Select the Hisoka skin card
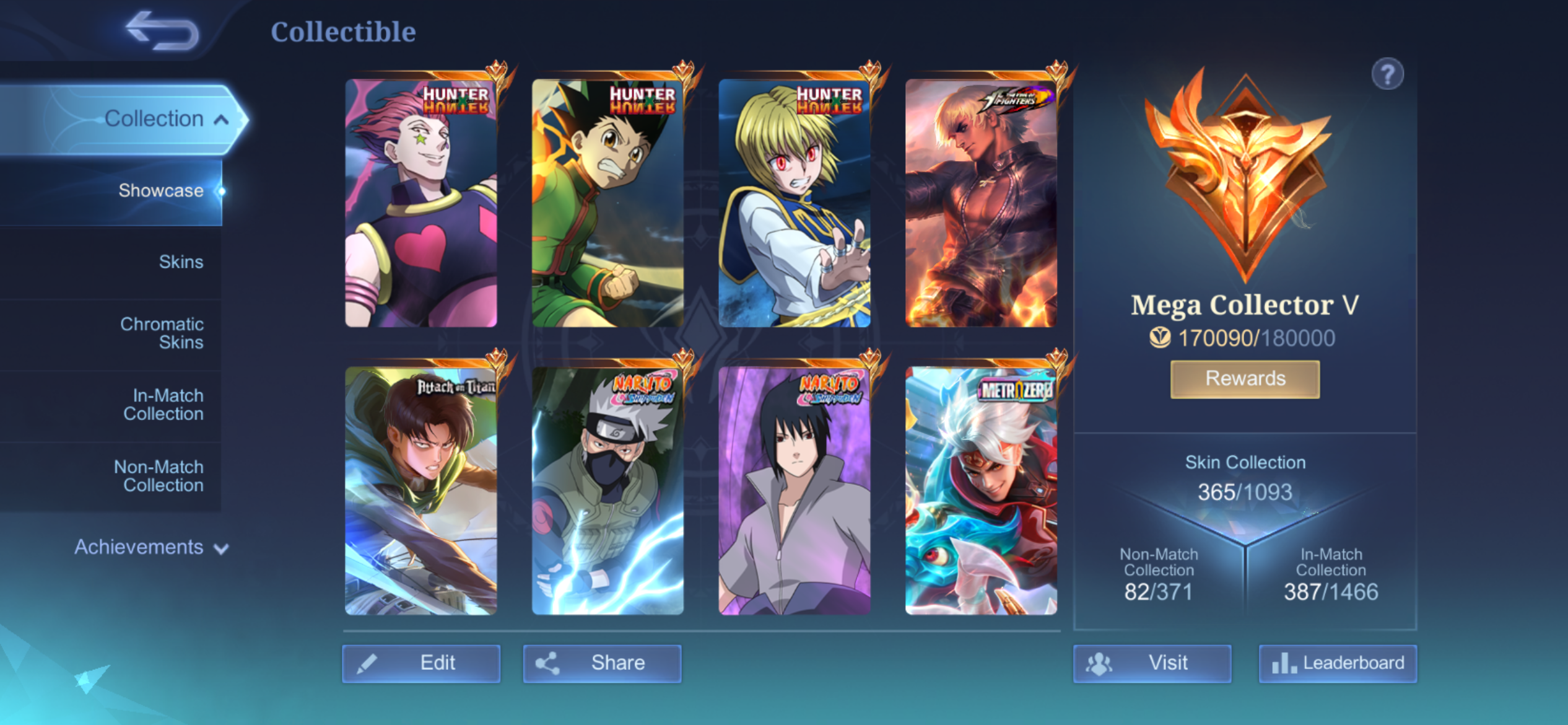 tap(421, 203)
